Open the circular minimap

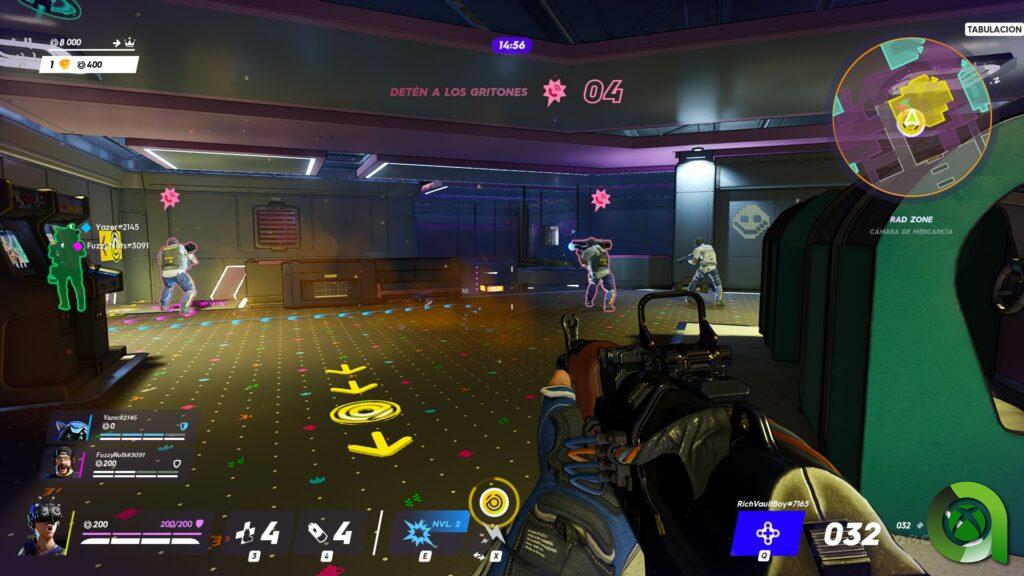tap(911, 116)
